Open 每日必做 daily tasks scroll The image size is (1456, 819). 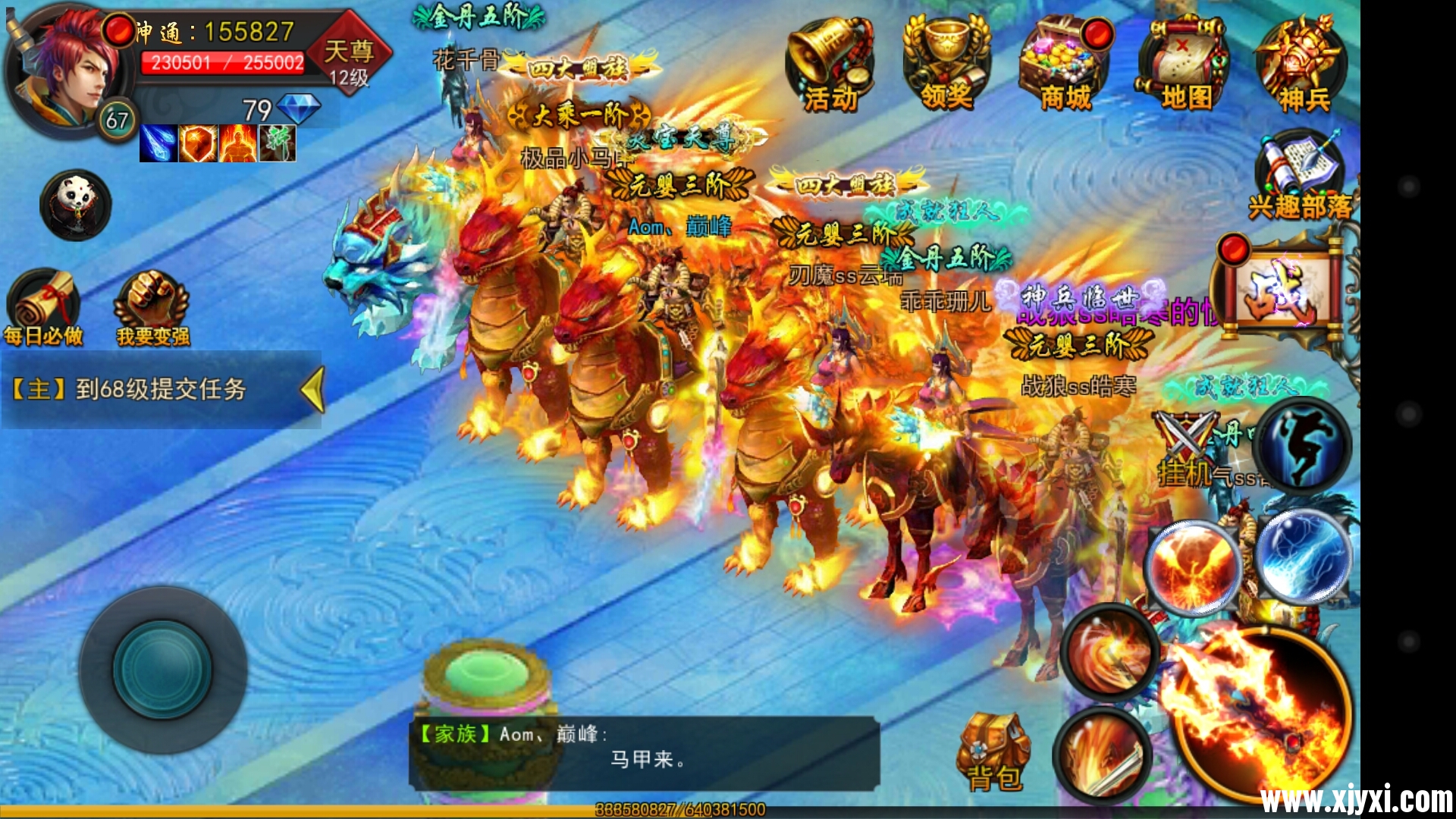pos(43,307)
